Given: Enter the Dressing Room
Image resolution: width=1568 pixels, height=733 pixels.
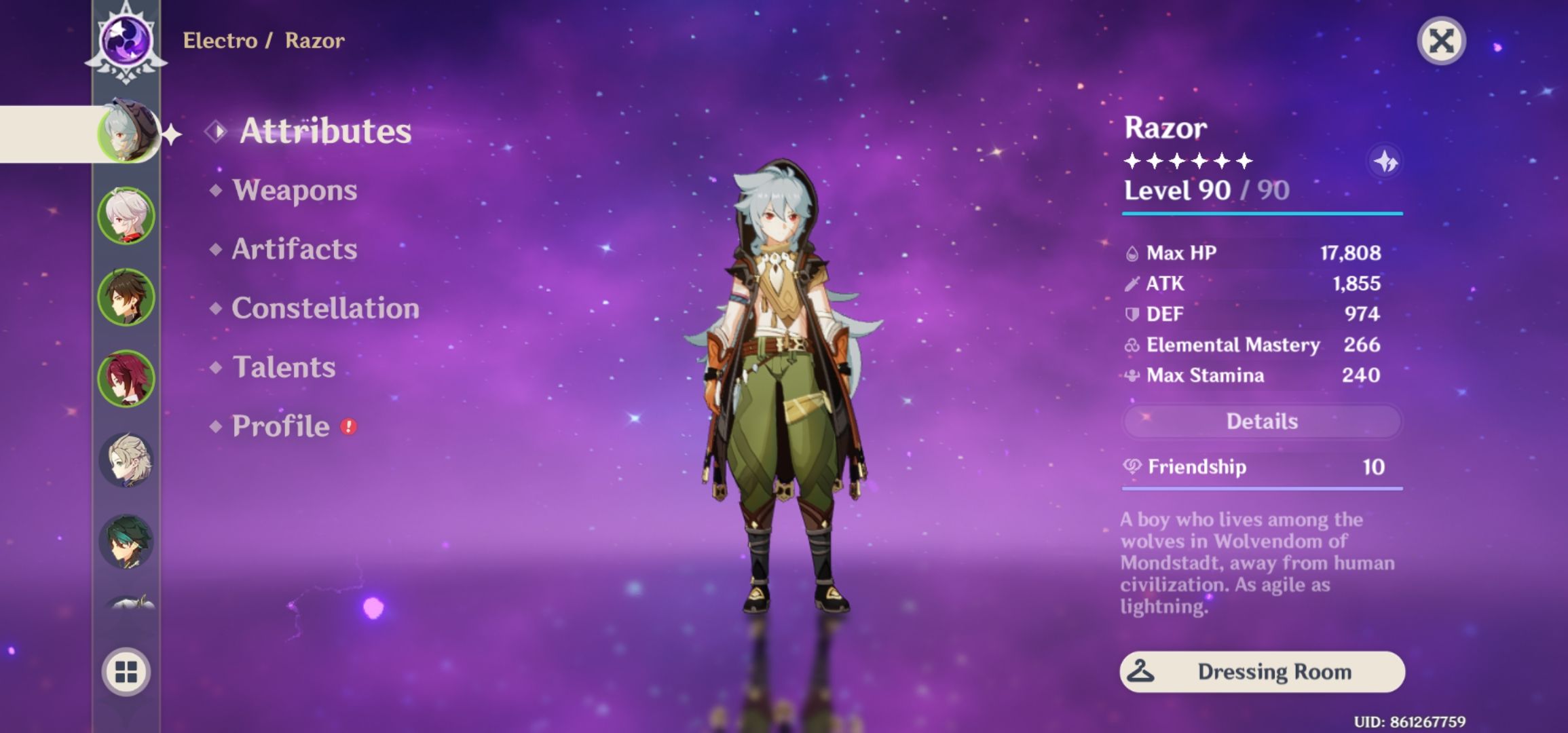Looking at the screenshot, I should [x=1262, y=672].
